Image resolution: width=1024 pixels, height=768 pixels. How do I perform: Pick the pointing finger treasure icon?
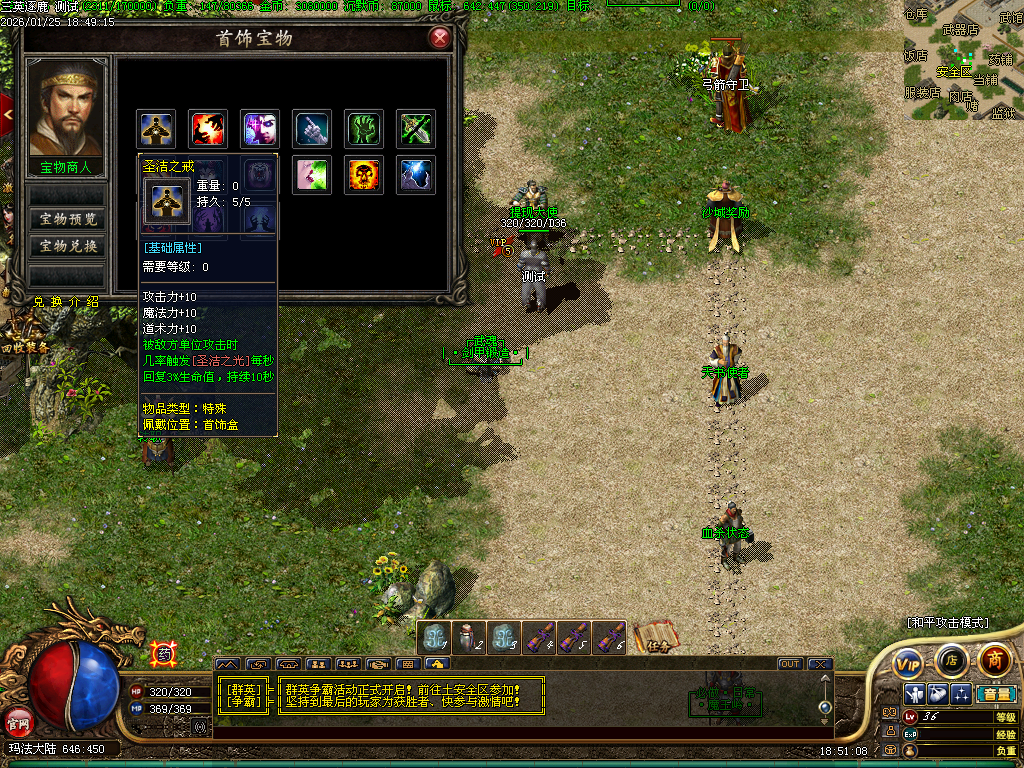click(313, 128)
